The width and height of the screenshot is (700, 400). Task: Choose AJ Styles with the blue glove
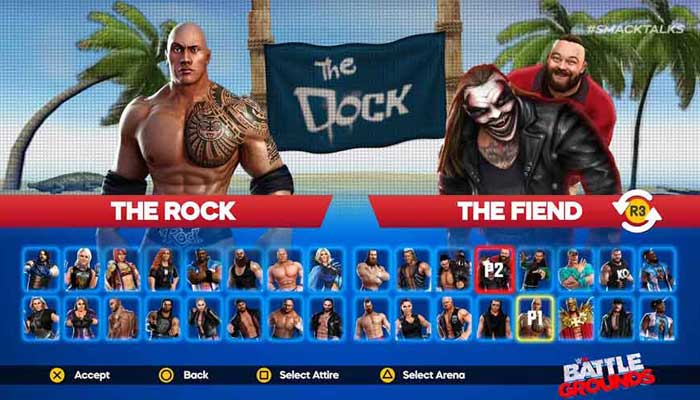click(x=41, y=269)
